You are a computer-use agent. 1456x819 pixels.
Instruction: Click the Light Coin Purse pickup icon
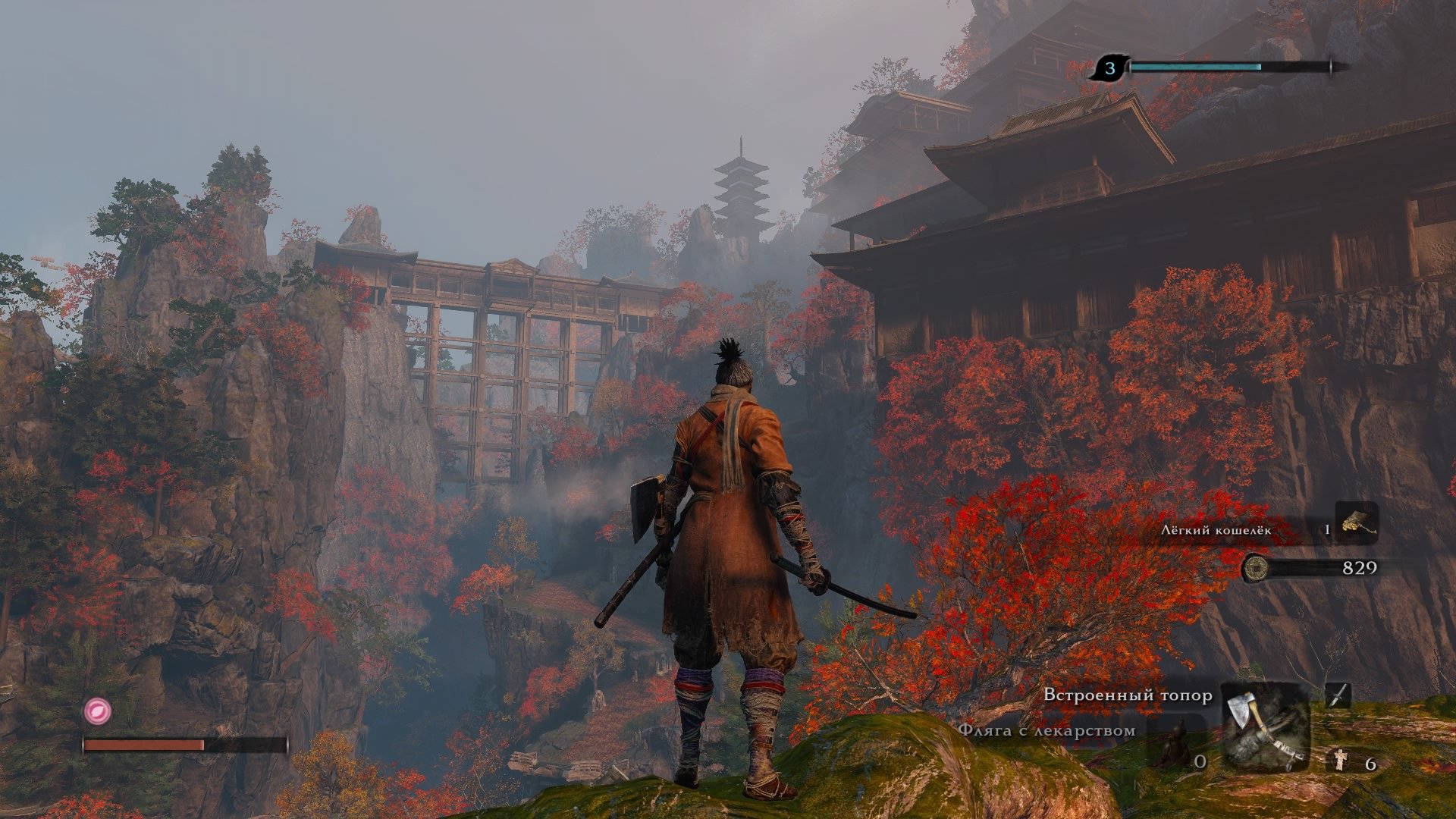point(1357,522)
